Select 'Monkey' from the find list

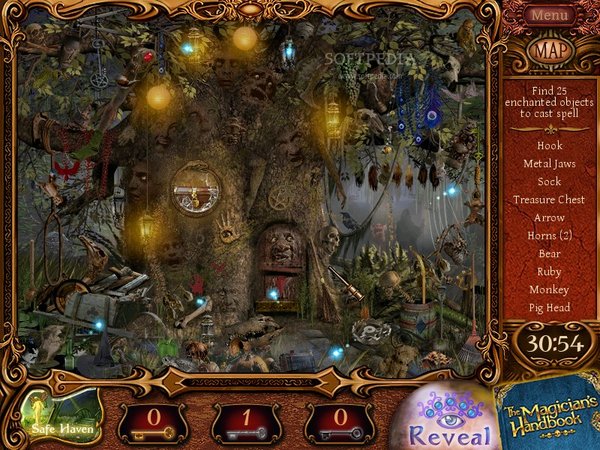coord(549,289)
